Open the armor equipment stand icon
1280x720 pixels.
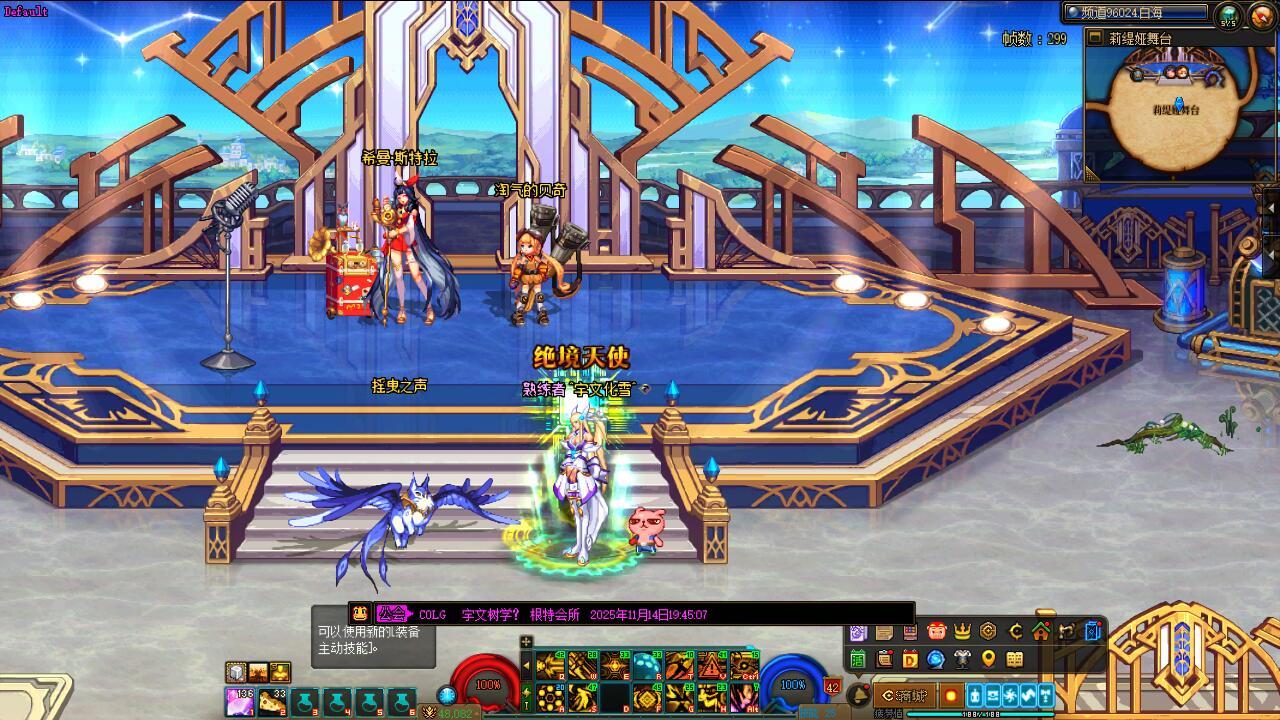(962, 659)
